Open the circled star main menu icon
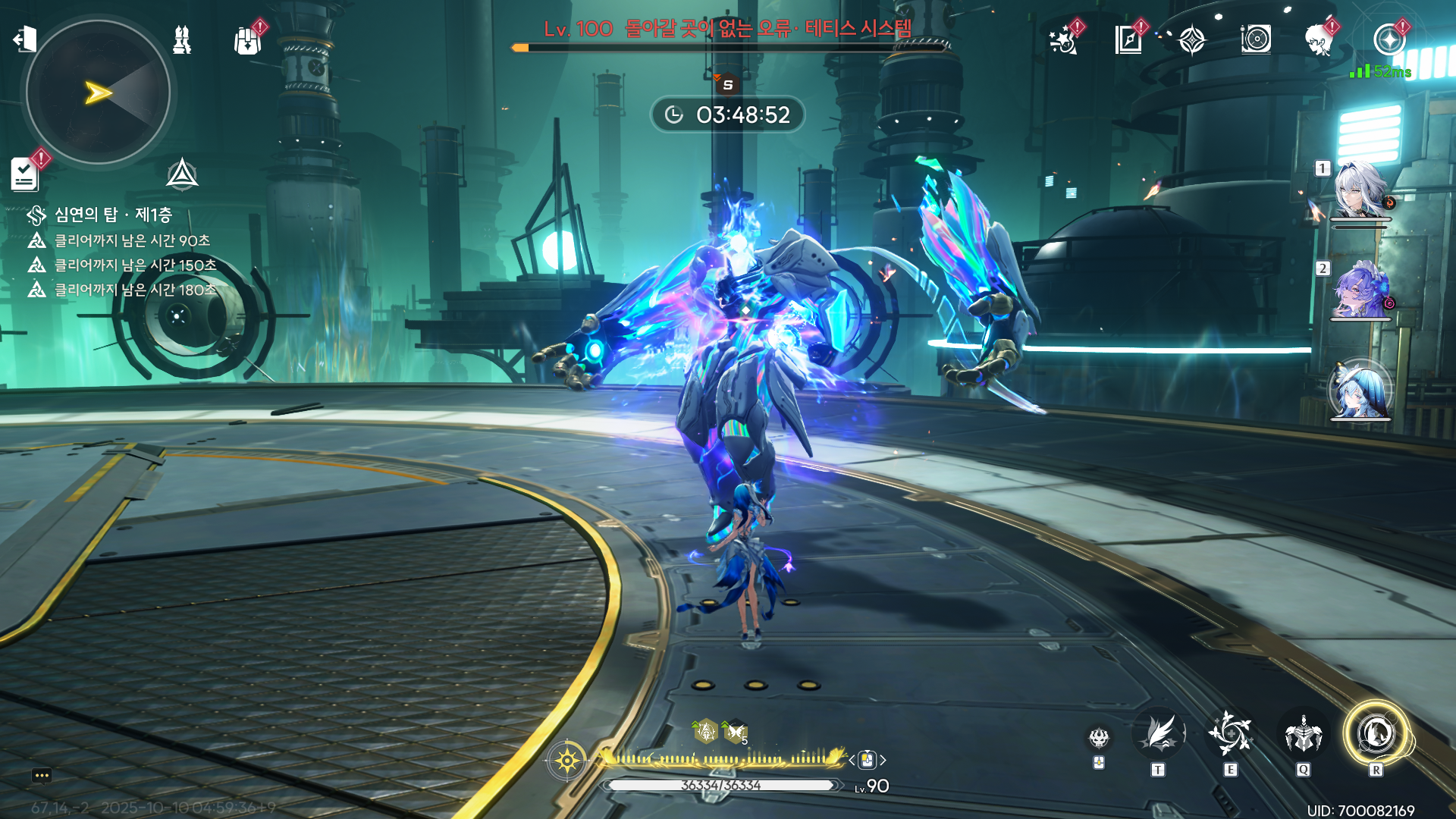Image resolution: width=1456 pixels, height=819 pixels. click(1389, 39)
